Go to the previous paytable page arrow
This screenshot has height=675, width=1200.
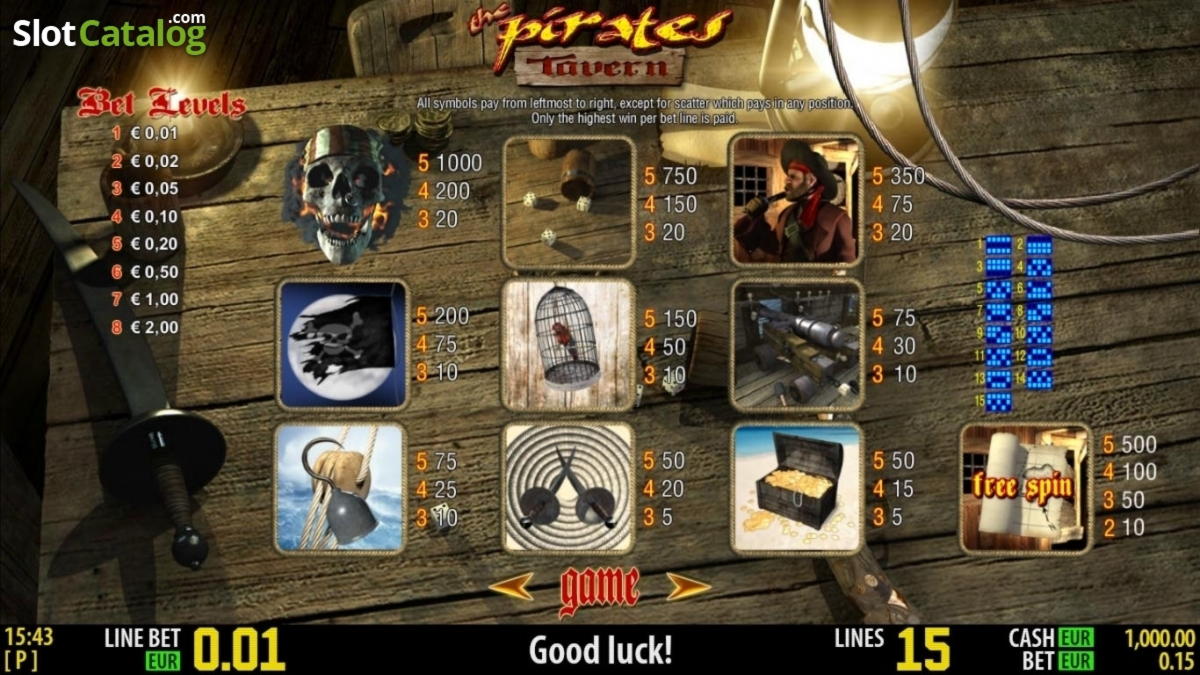pos(511,587)
